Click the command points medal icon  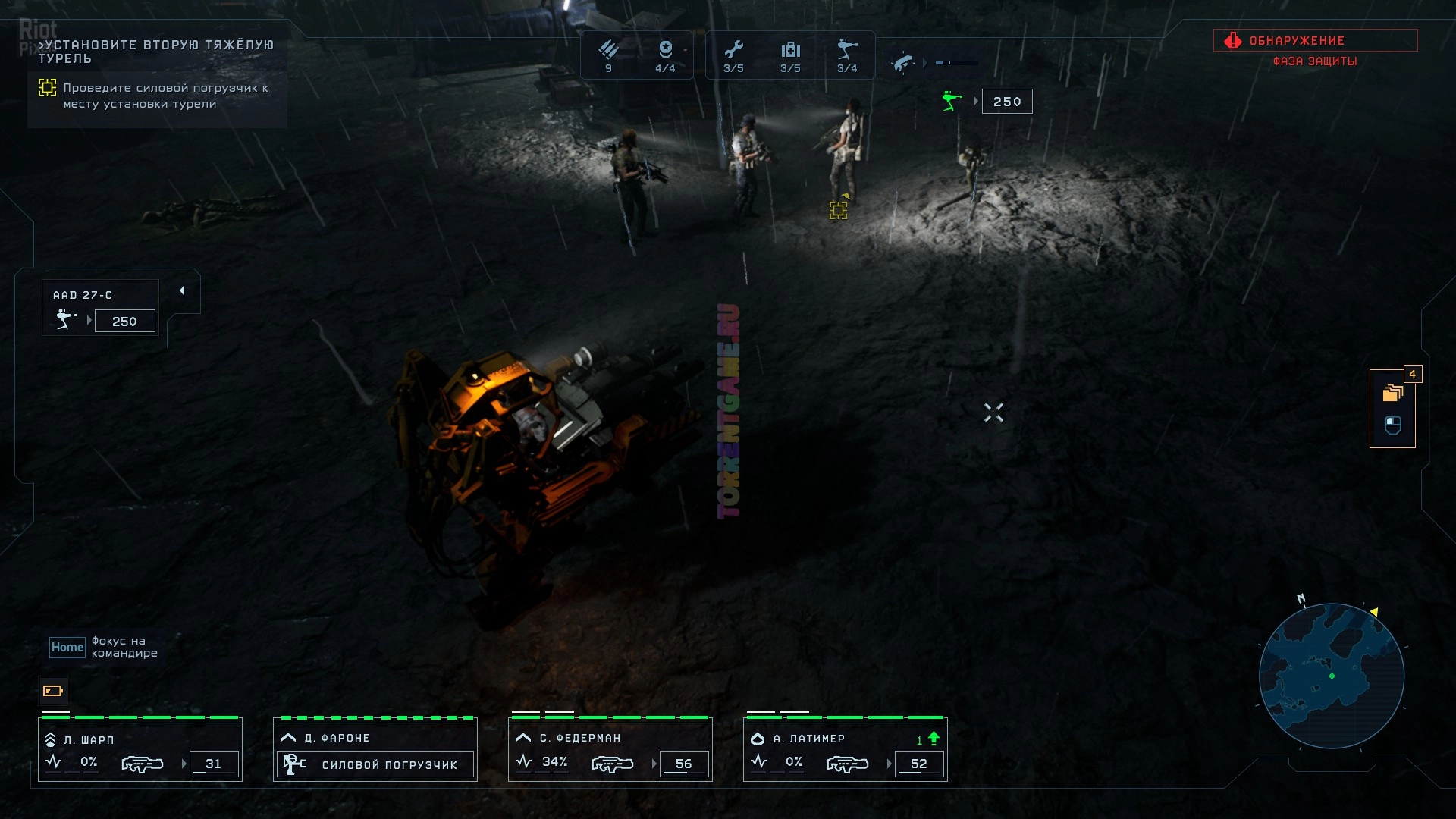(x=665, y=50)
